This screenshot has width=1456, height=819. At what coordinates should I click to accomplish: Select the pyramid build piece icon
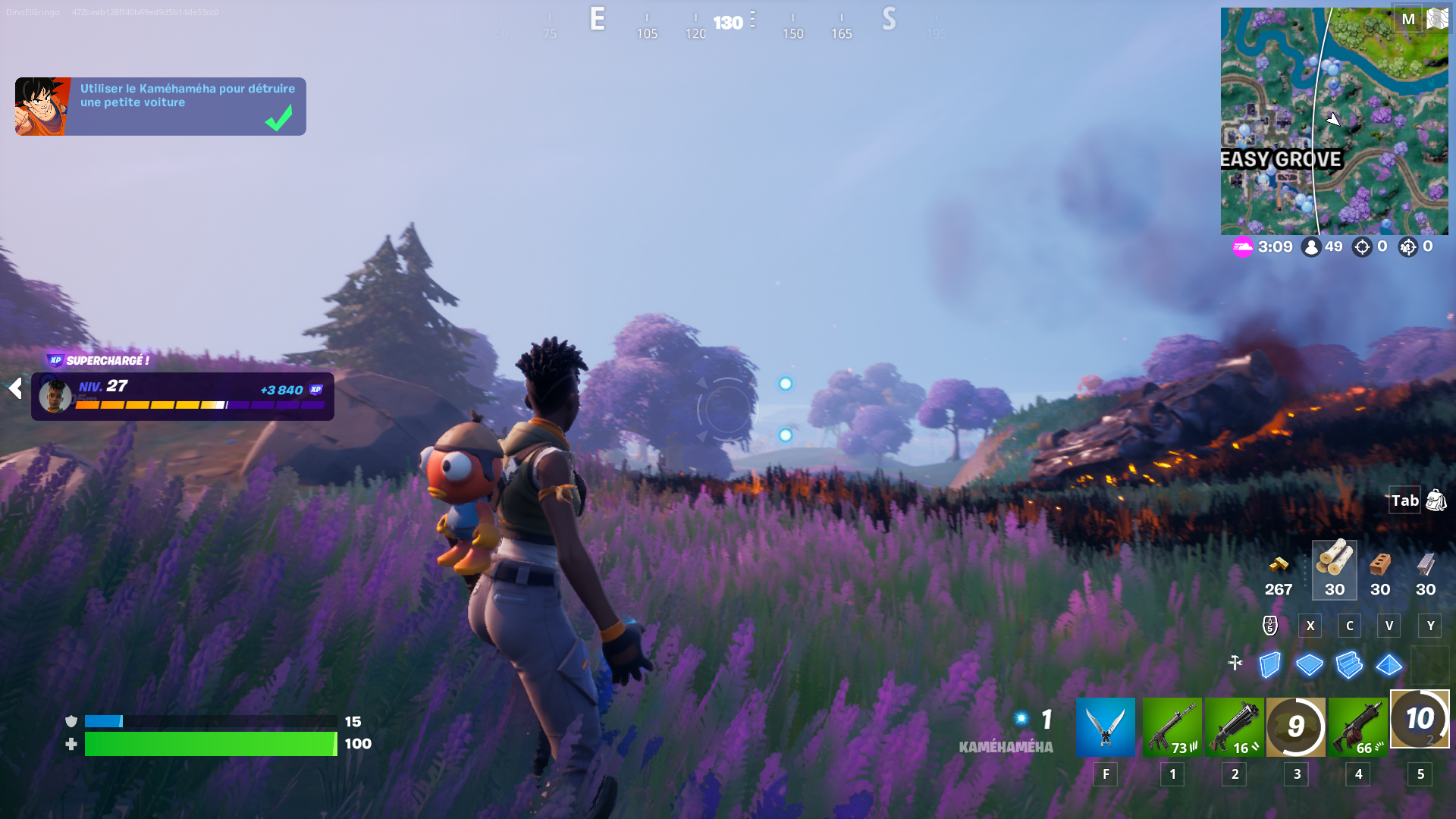click(1389, 665)
